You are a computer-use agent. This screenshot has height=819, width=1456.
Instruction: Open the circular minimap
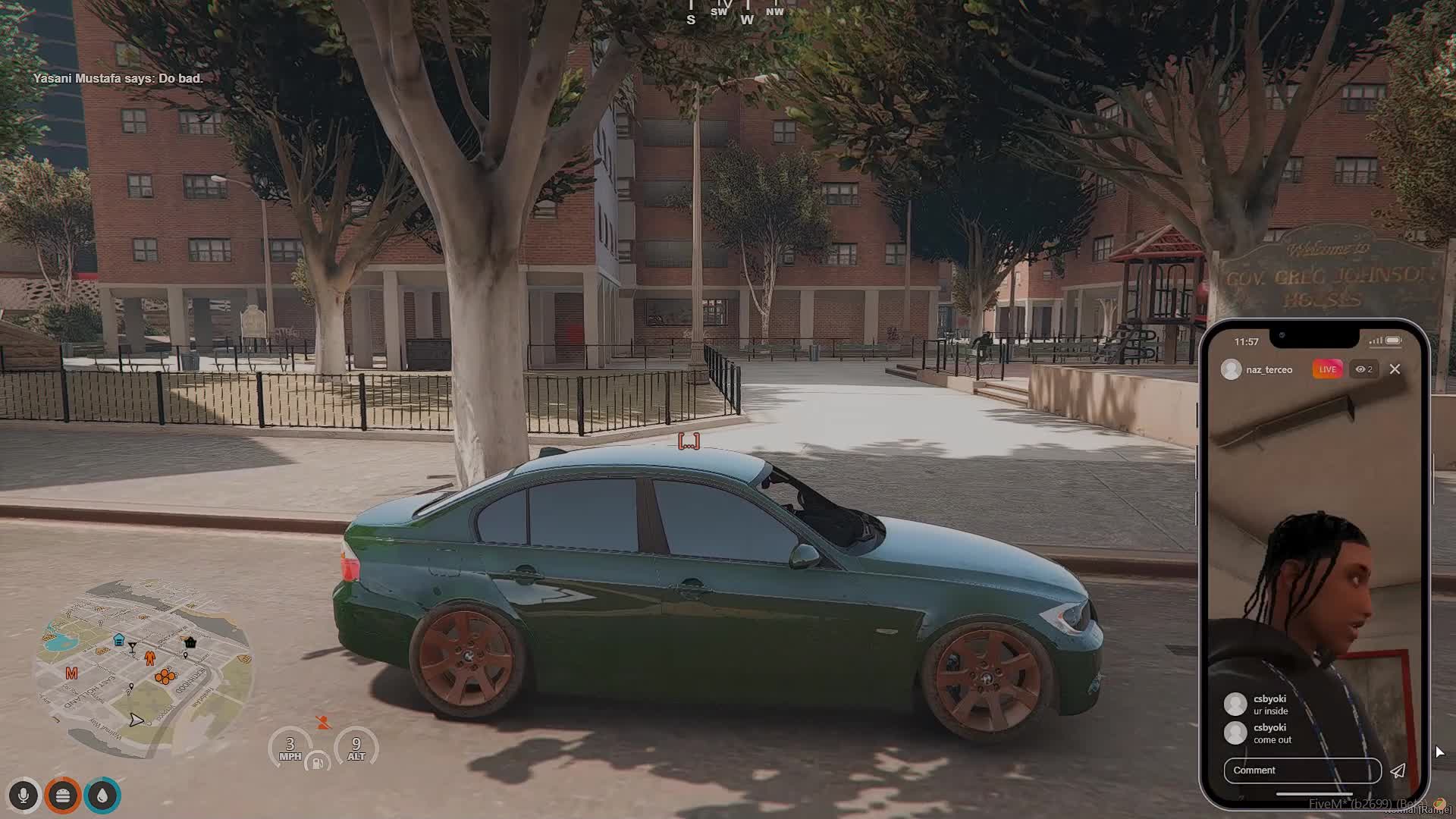point(143,669)
